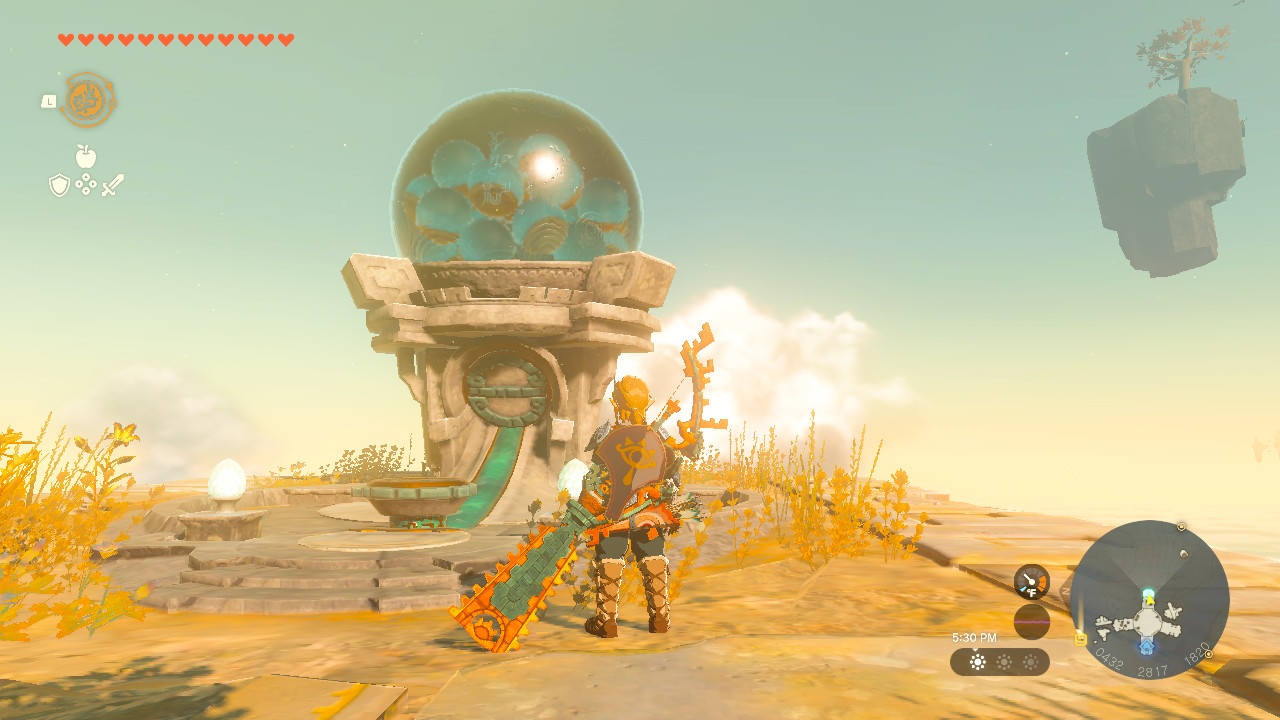Toggle the rightmost weather forecast symbol
Viewport: 1280px width, 720px height.
[x=1030, y=662]
